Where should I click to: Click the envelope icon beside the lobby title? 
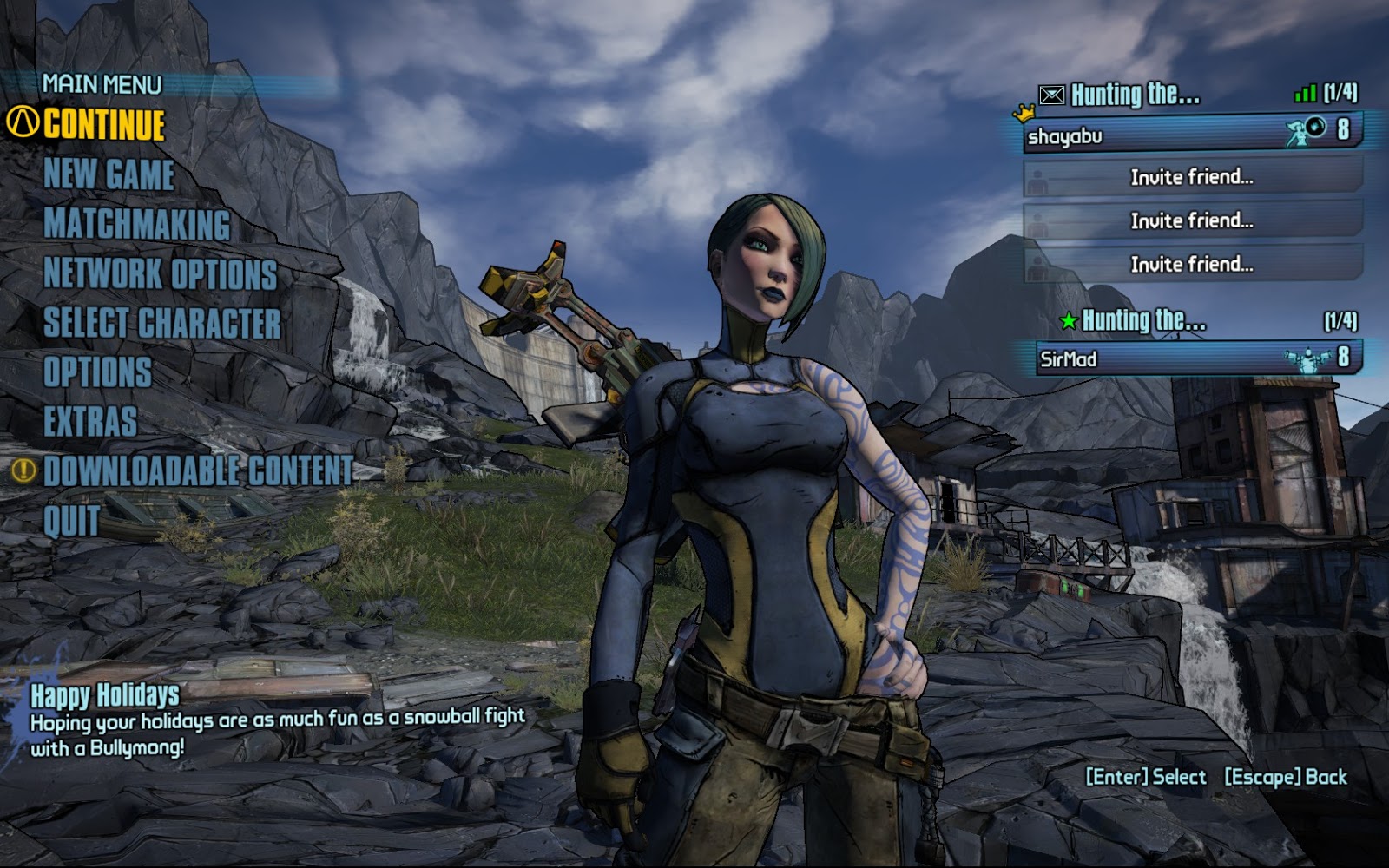click(x=1051, y=95)
